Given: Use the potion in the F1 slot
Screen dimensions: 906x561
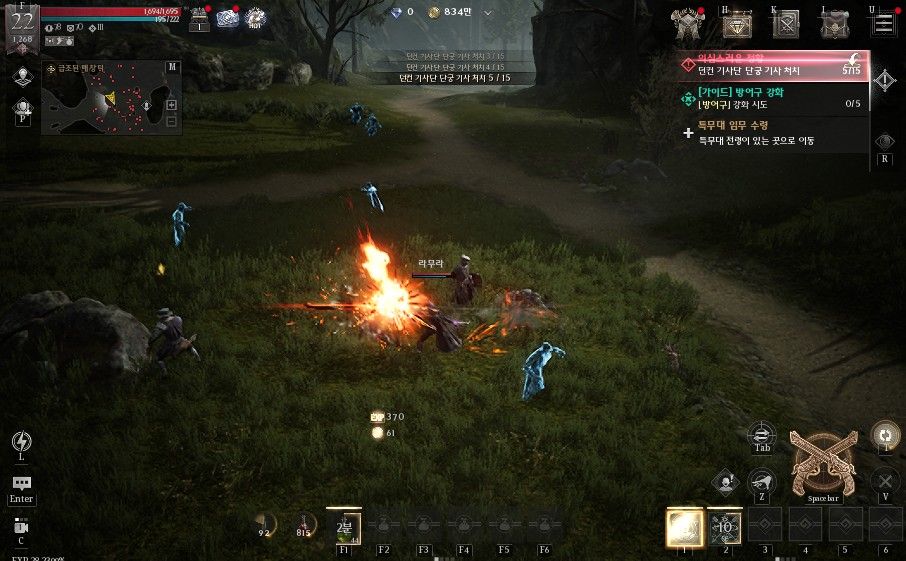Looking at the screenshot, I should pyautogui.click(x=344, y=526).
